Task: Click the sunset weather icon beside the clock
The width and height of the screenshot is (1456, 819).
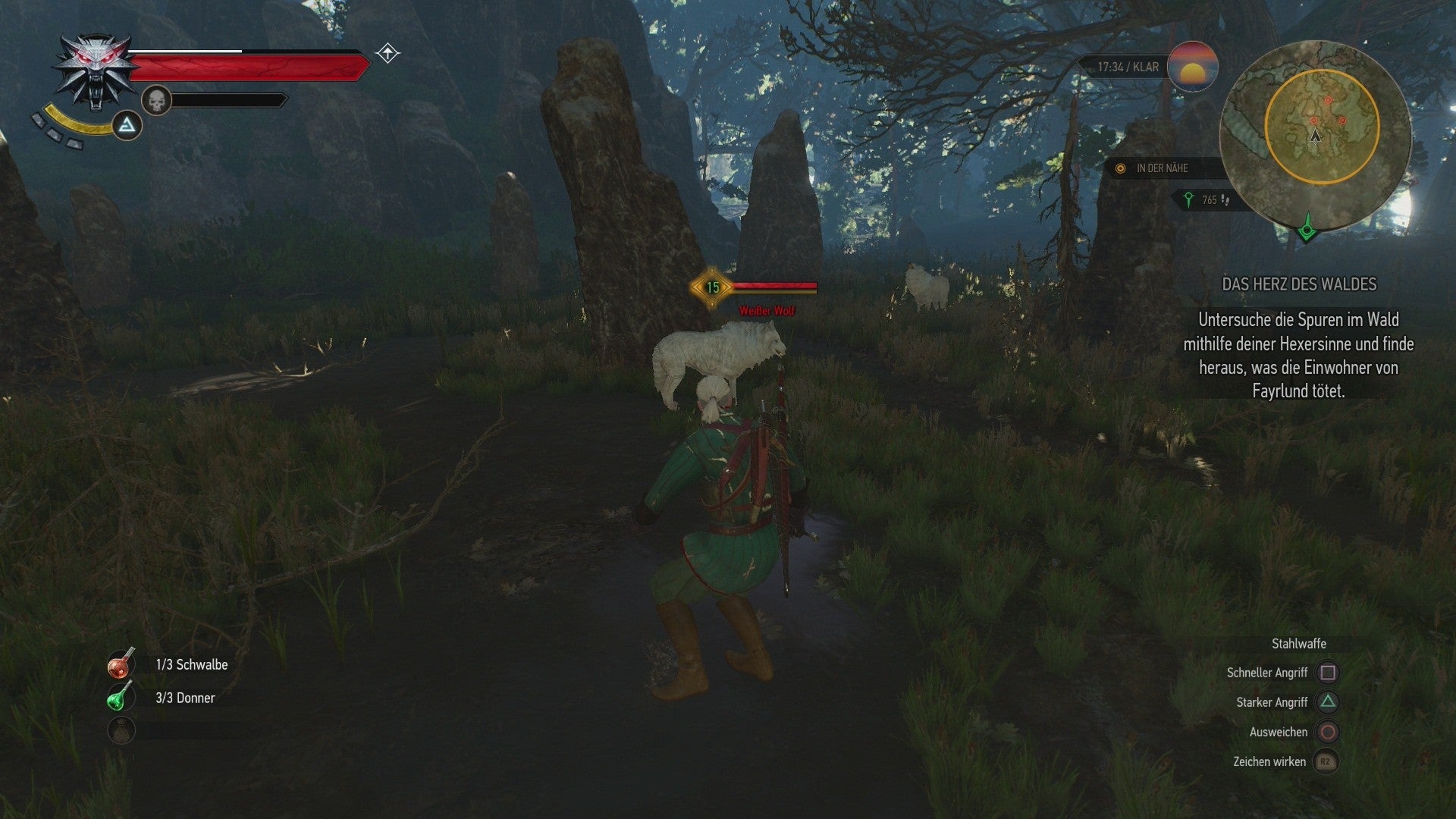Action: coord(1192,67)
